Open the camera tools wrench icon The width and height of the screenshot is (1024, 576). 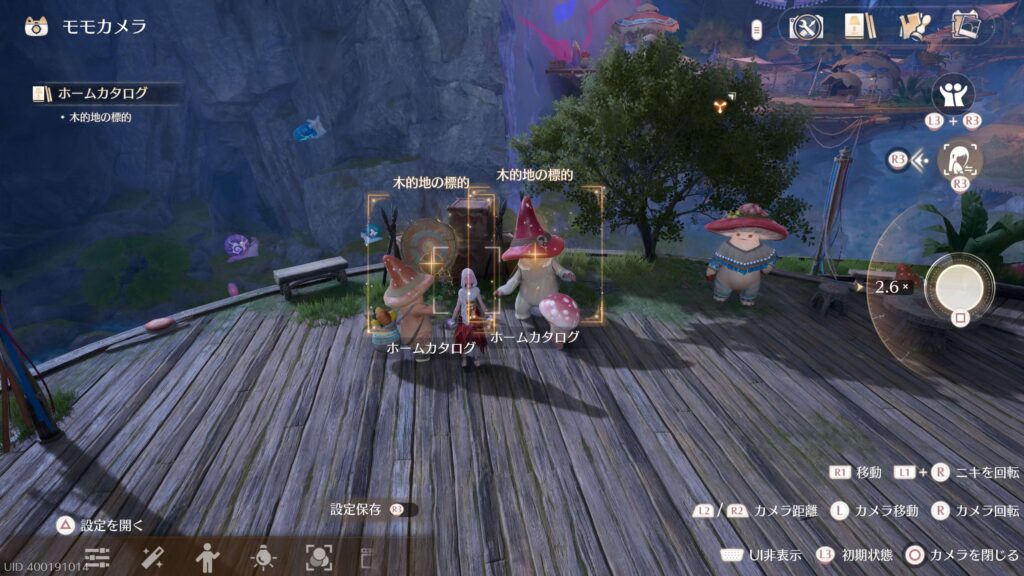805,26
